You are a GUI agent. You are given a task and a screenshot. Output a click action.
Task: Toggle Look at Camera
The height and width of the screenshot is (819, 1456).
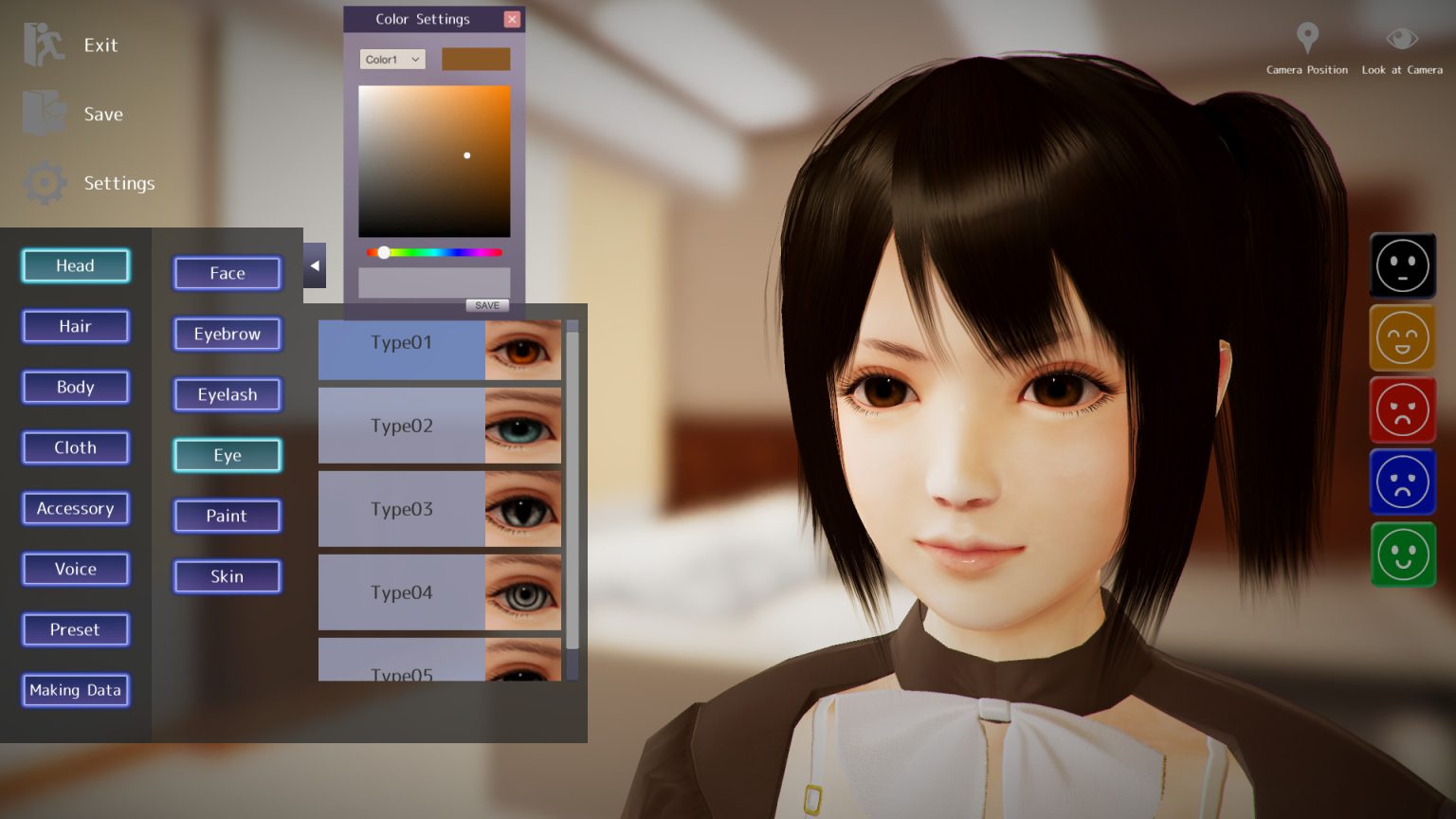pos(1402,38)
